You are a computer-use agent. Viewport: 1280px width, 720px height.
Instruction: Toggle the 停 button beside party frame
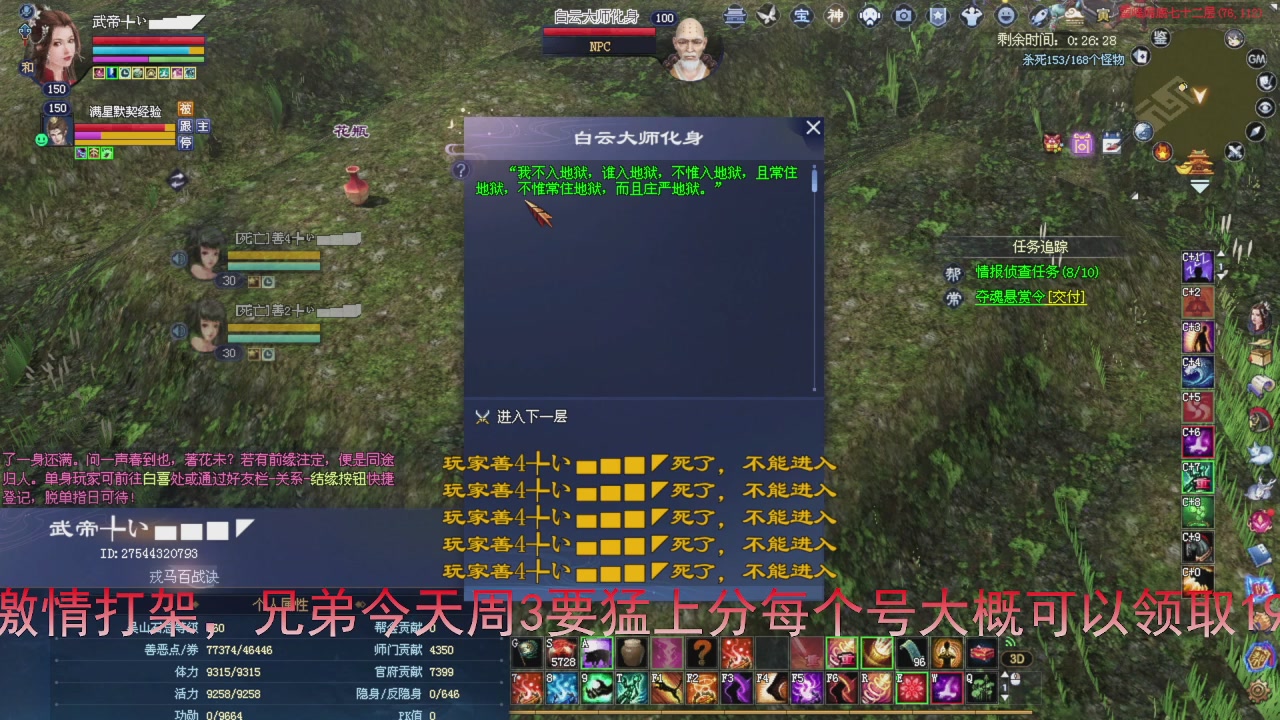(x=187, y=143)
